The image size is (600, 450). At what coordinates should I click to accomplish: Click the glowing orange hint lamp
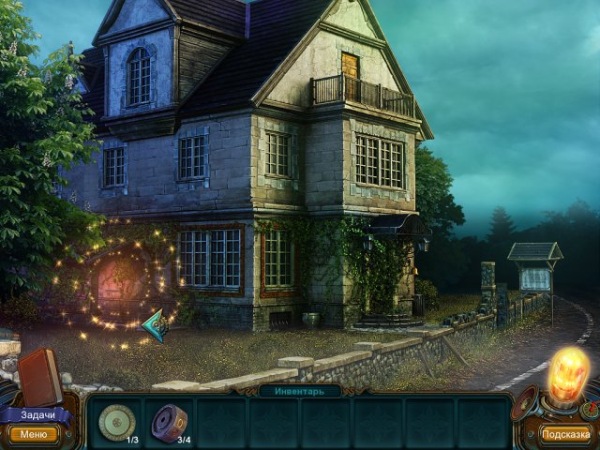[x=564, y=377]
